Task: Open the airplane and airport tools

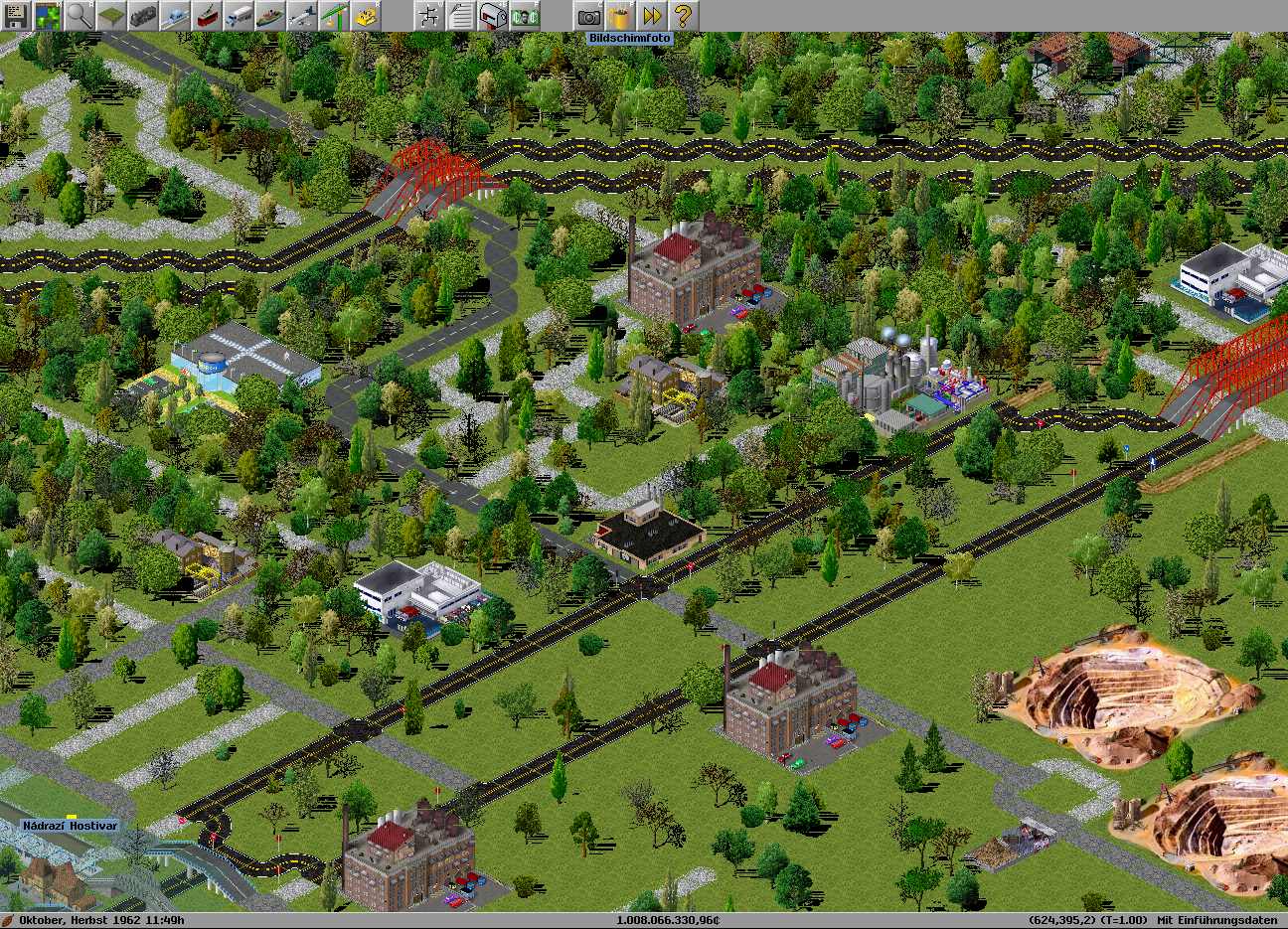Action: (302, 16)
